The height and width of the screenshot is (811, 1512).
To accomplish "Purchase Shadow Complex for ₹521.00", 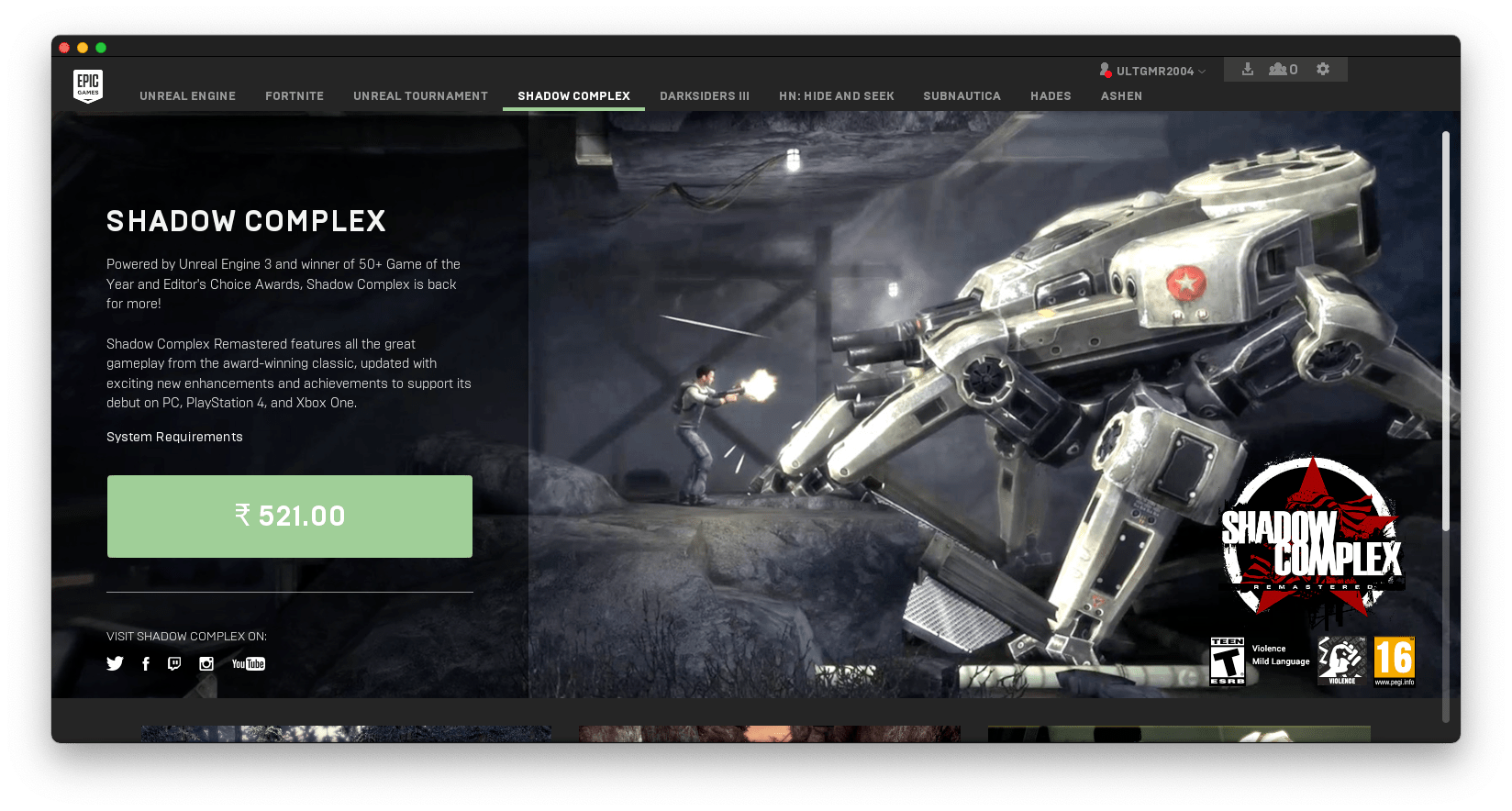I will (x=289, y=516).
